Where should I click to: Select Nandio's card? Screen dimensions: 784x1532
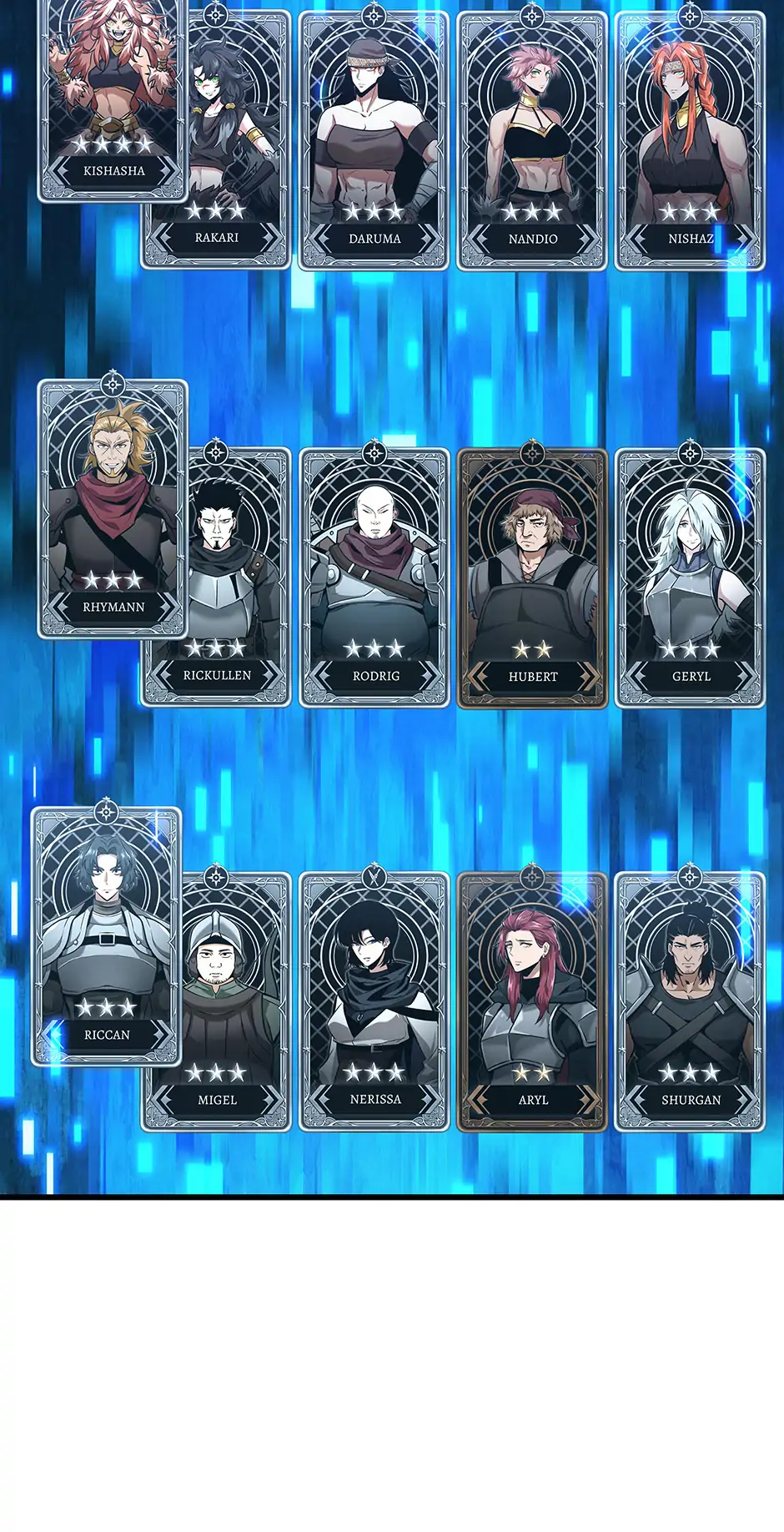tap(532, 142)
